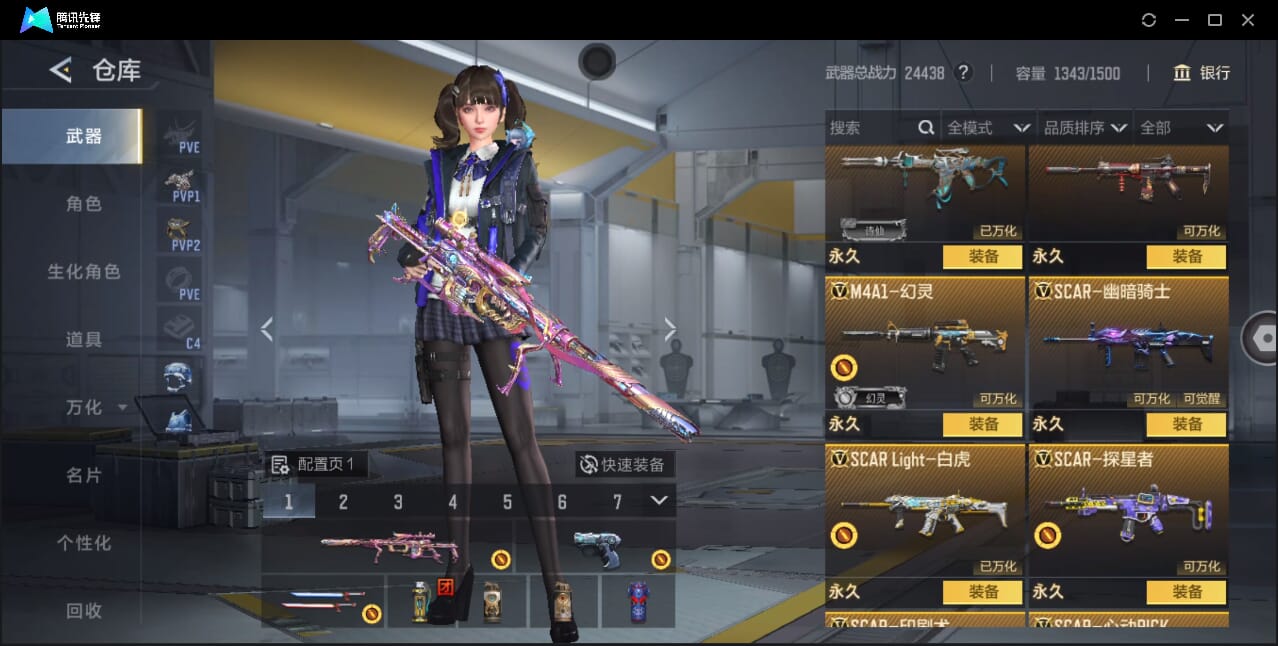The image size is (1278, 646).
Task: Activate 快速装备 quick equip
Action: coord(622,465)
